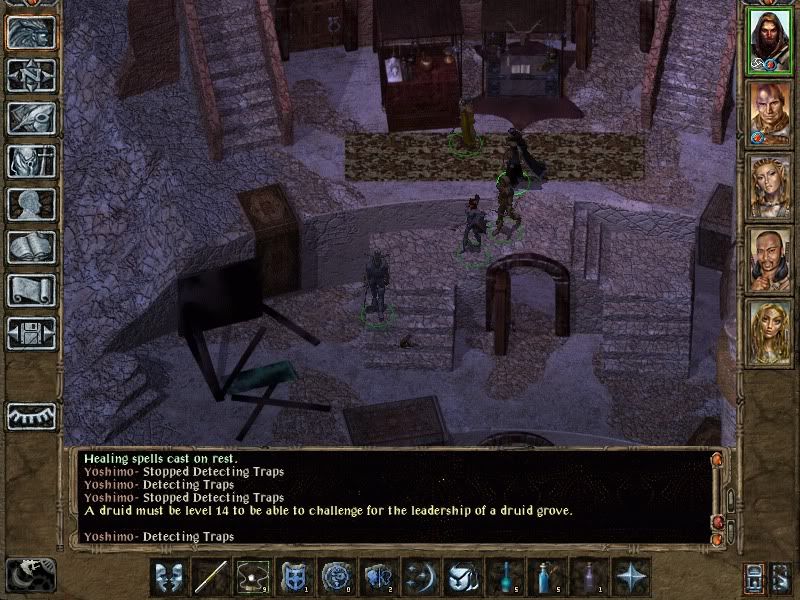This screenshot has height=600, width=800.
Task: Show the character record screen
Action: 30,204
